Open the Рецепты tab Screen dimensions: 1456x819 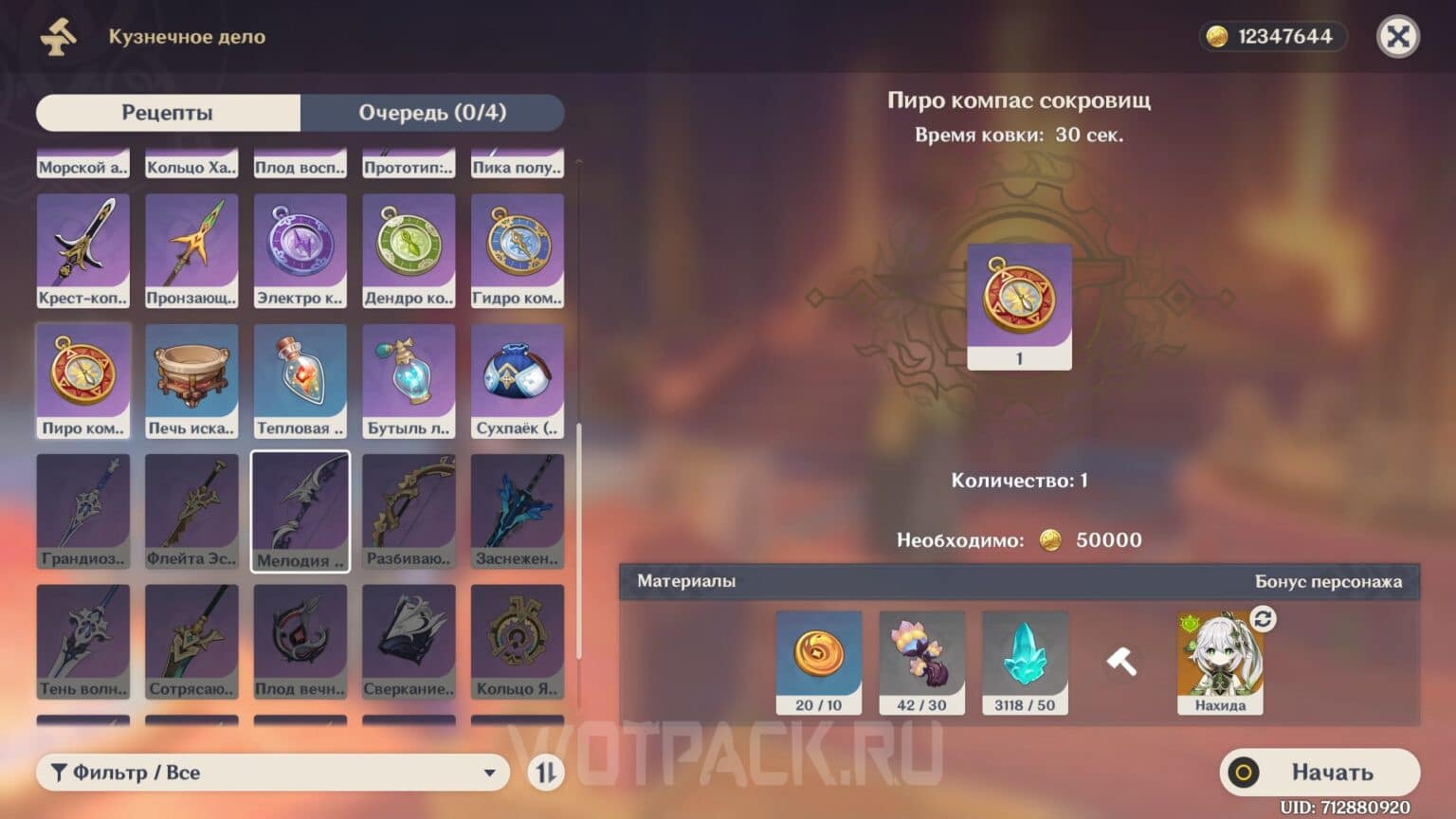click(166, 113)
